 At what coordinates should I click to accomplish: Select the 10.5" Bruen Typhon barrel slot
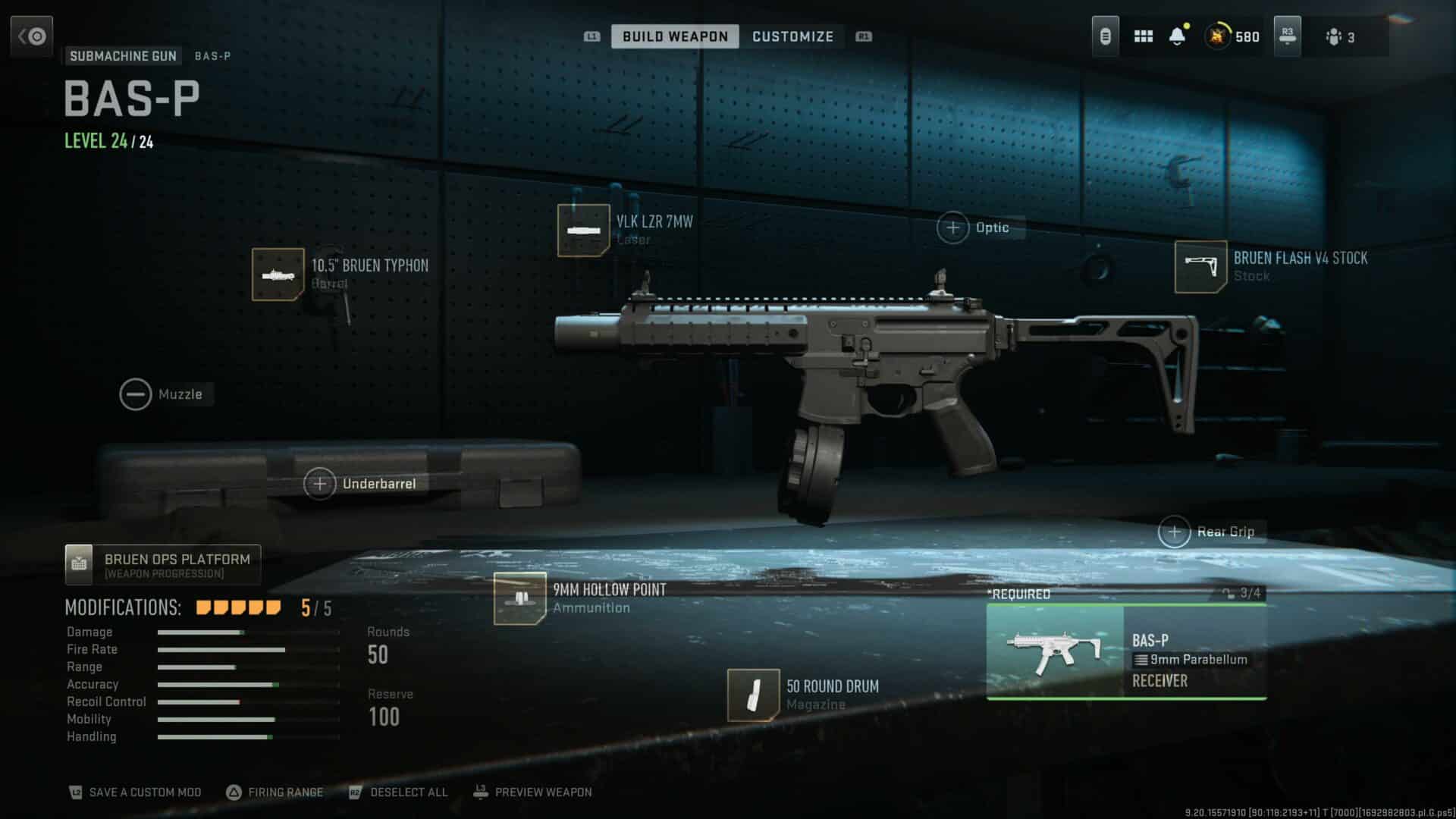(278, 275)
